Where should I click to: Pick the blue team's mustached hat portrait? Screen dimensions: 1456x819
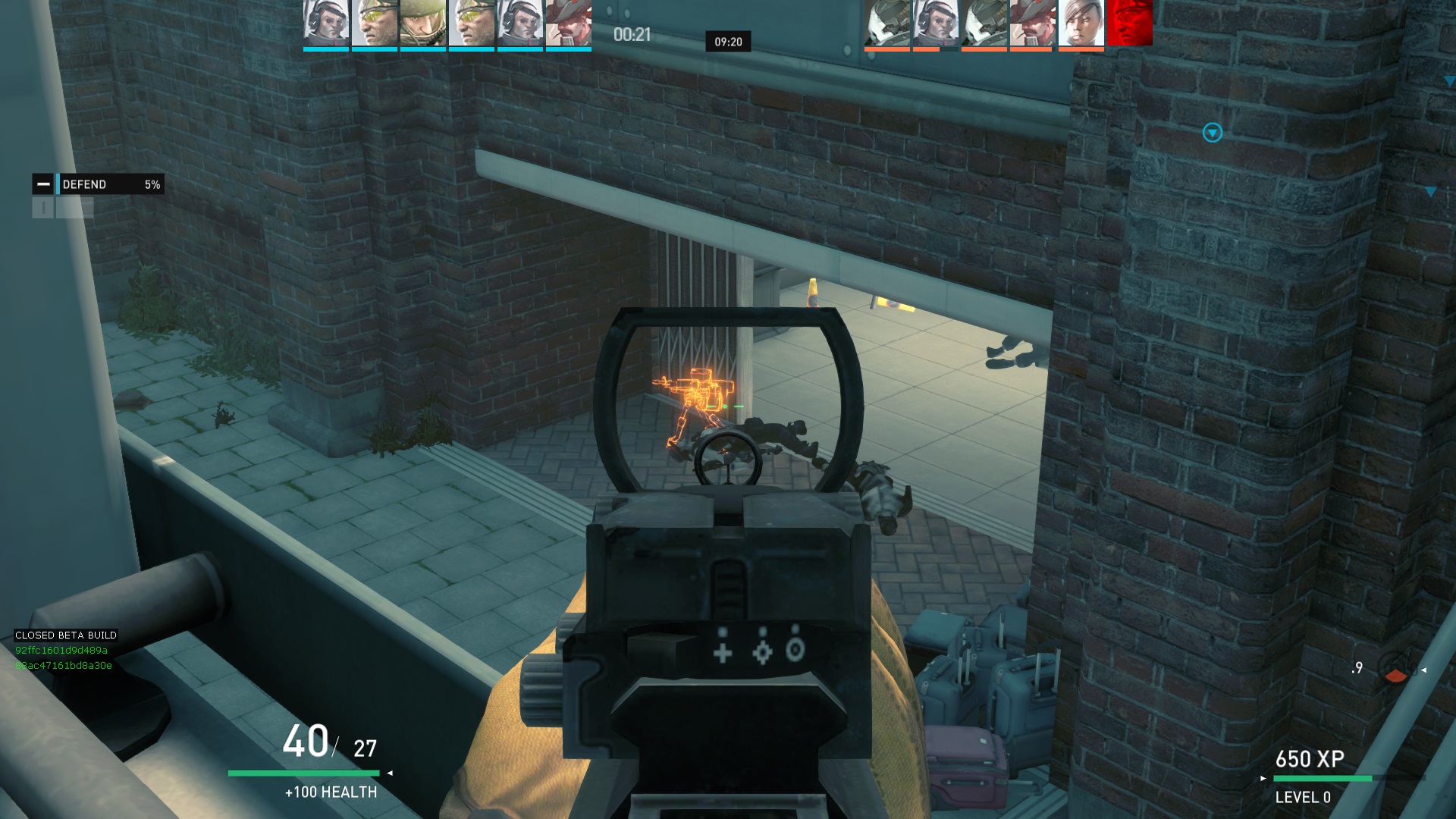(568, 24)
